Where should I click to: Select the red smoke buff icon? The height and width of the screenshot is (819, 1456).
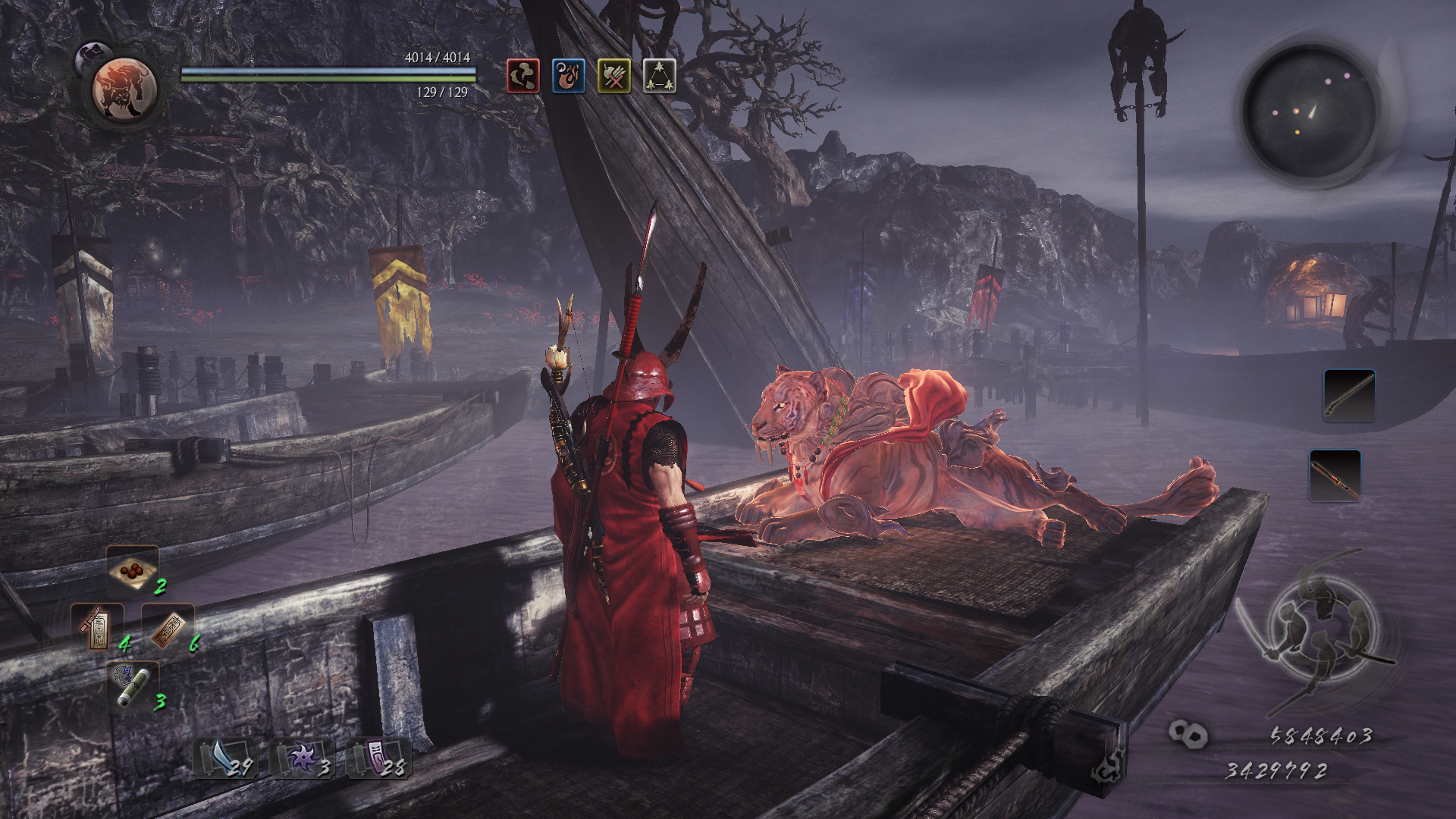tap(523, 76)
